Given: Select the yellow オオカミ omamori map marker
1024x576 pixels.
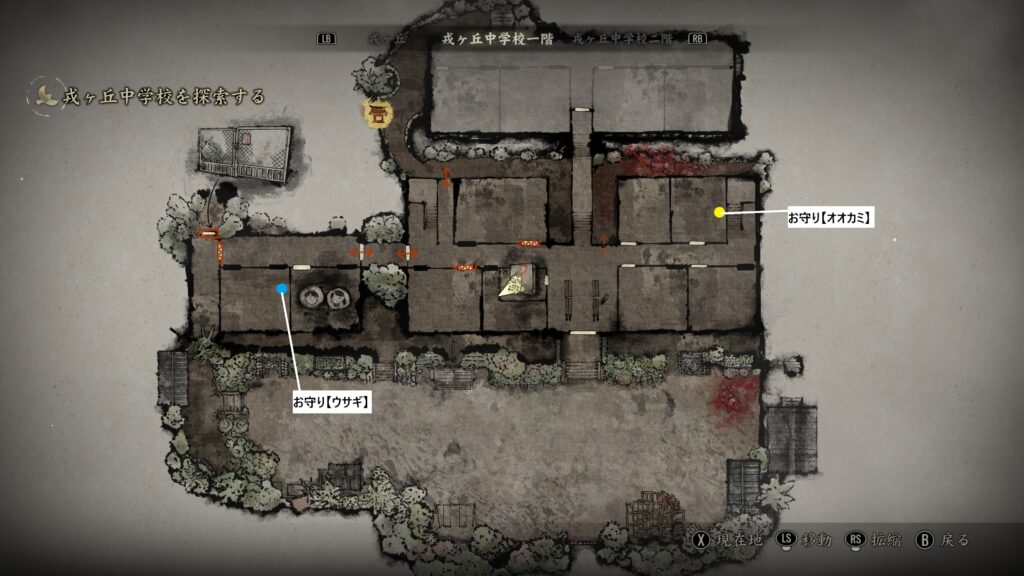Looking at the screenshot, I should click(719, 212).
